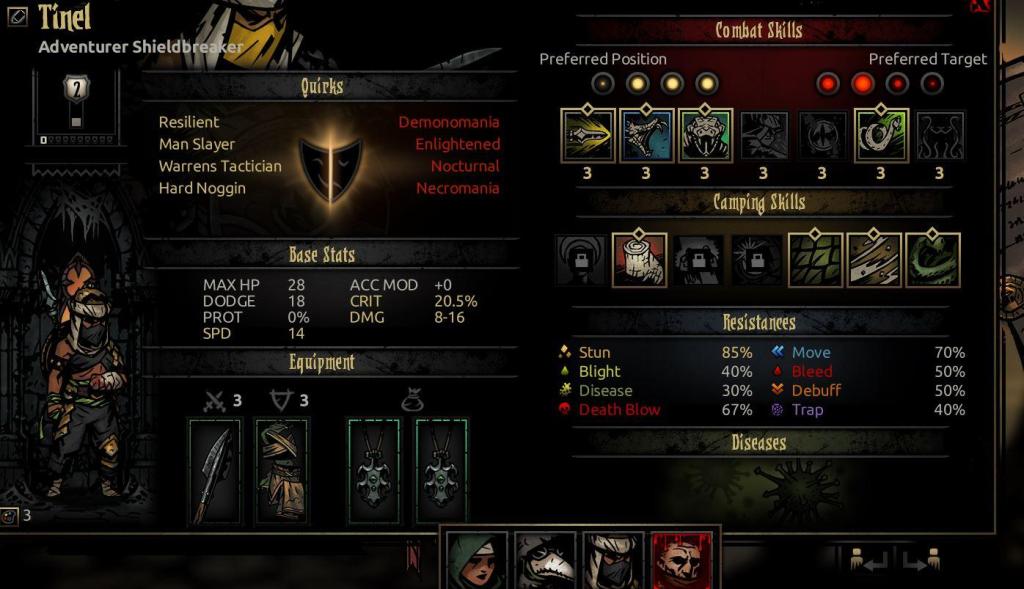Select the bandaged arm camping skill
Screen dimensions: 1024x589
(639, 260)
